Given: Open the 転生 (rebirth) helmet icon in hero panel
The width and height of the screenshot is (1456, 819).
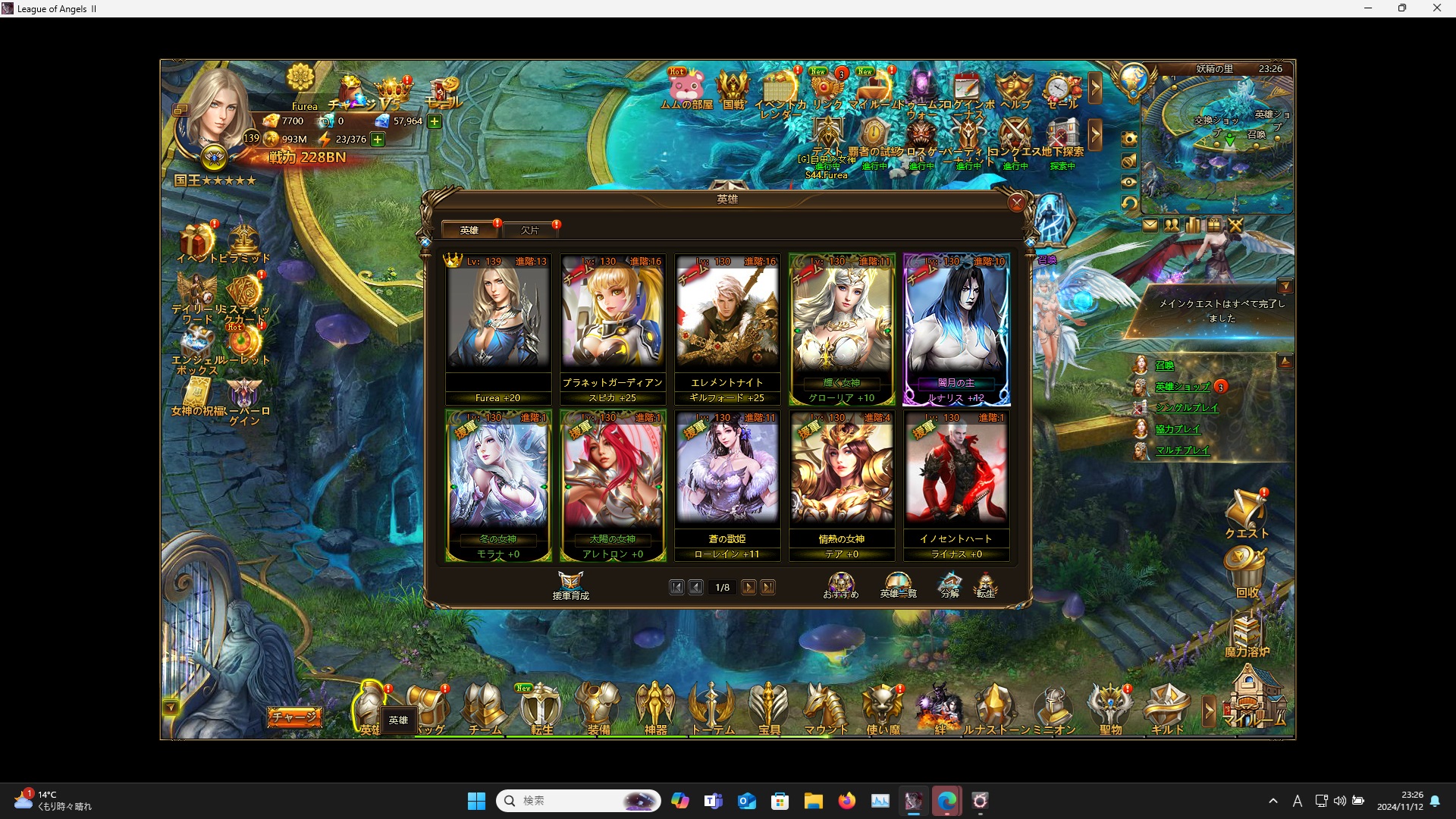Looking at the screenshot, I should point(987,584).
